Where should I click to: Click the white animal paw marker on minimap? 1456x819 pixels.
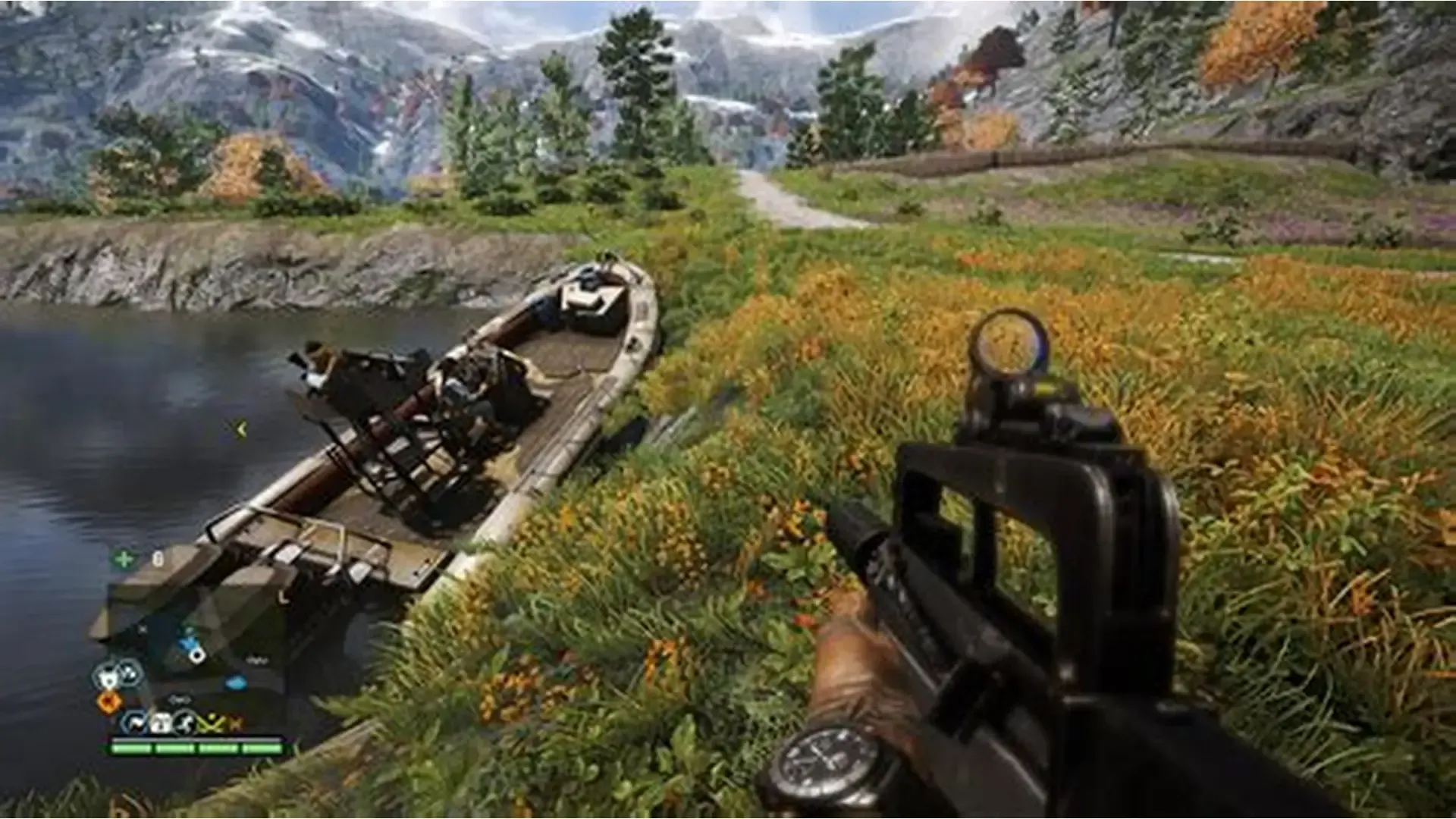(x=109, y=676)
